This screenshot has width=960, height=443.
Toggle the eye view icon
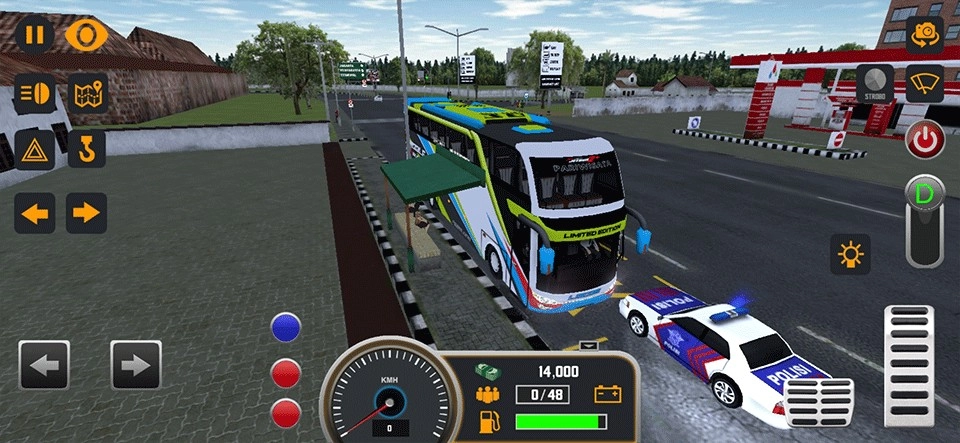point(87,35)
